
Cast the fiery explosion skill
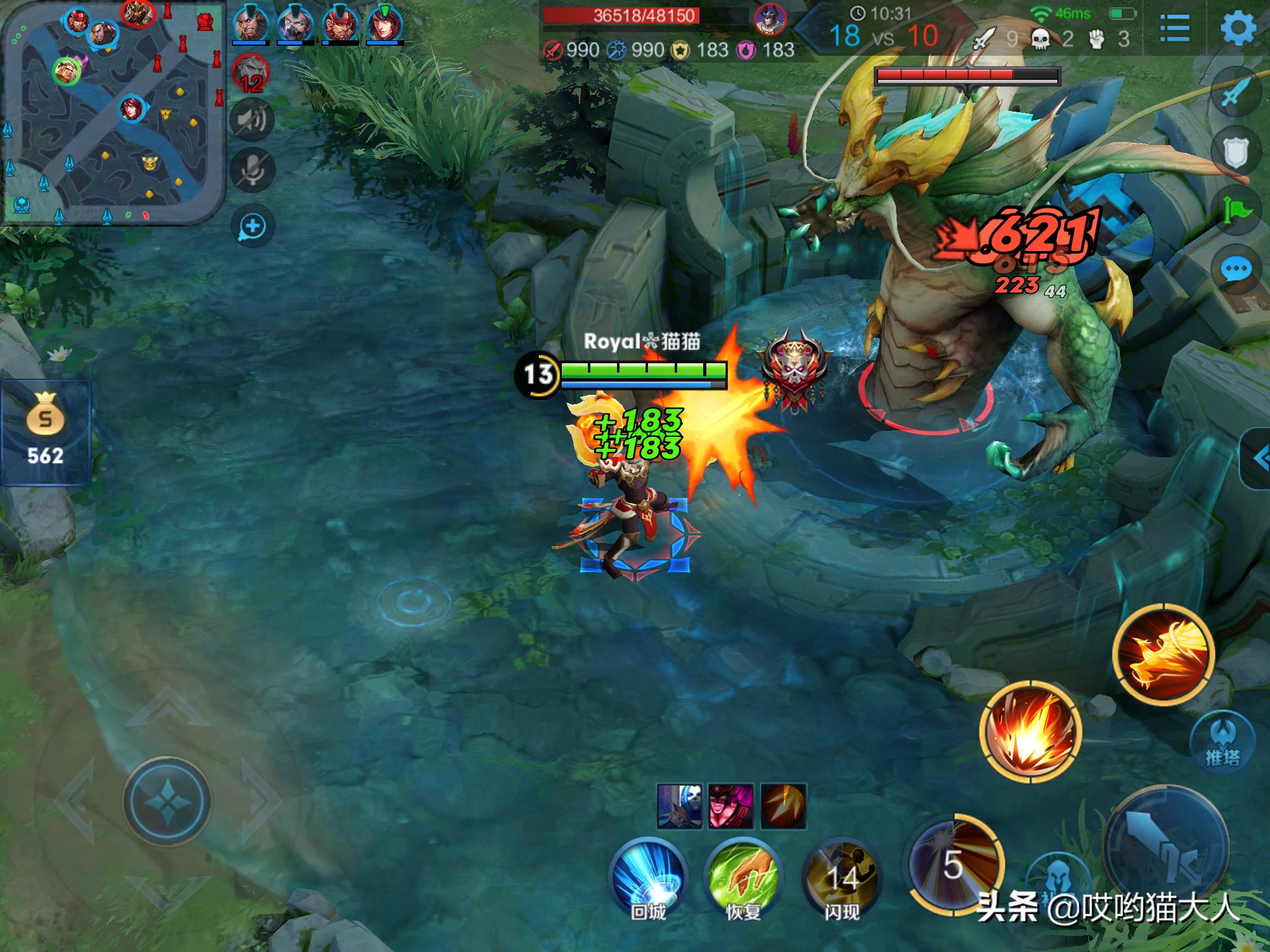click(1030, 731)
